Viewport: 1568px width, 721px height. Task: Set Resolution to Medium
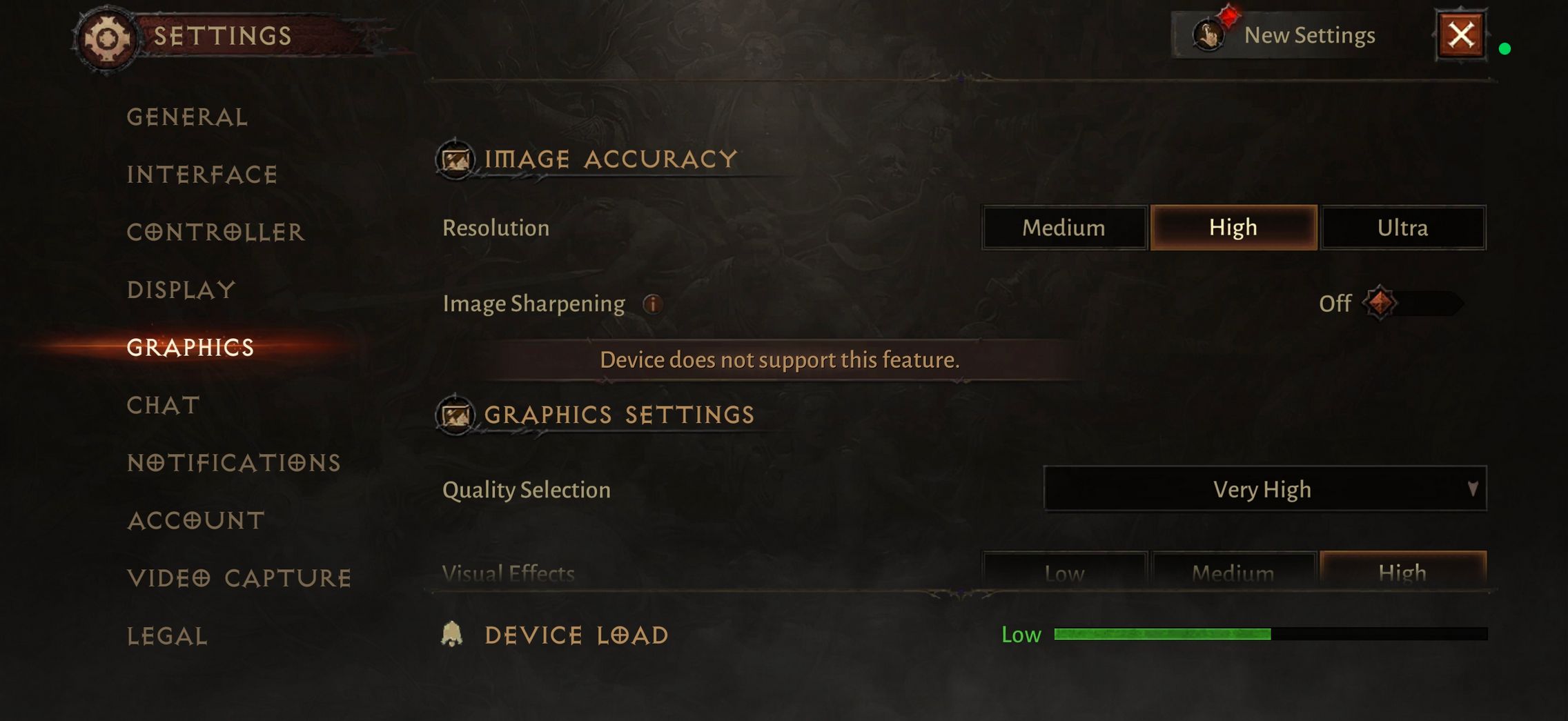tap(1064, 228)
